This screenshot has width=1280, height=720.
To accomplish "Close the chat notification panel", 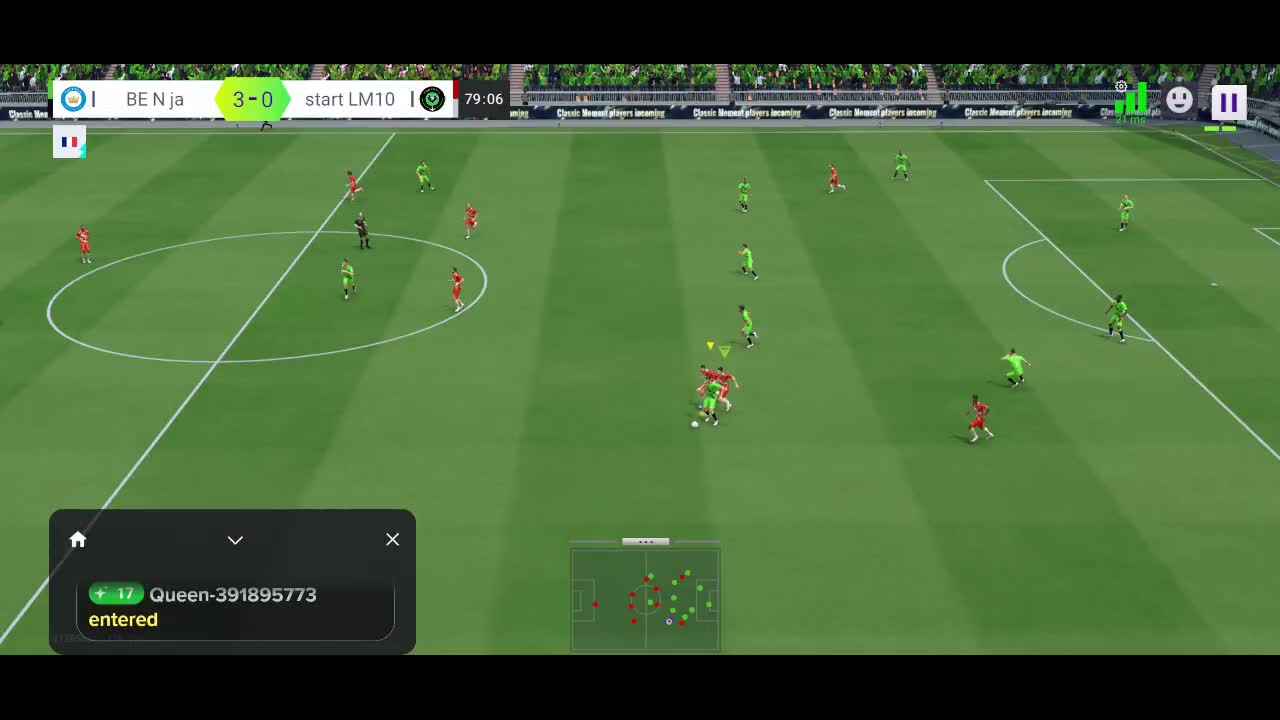I will pyautogui.click(x=392, y=540).
